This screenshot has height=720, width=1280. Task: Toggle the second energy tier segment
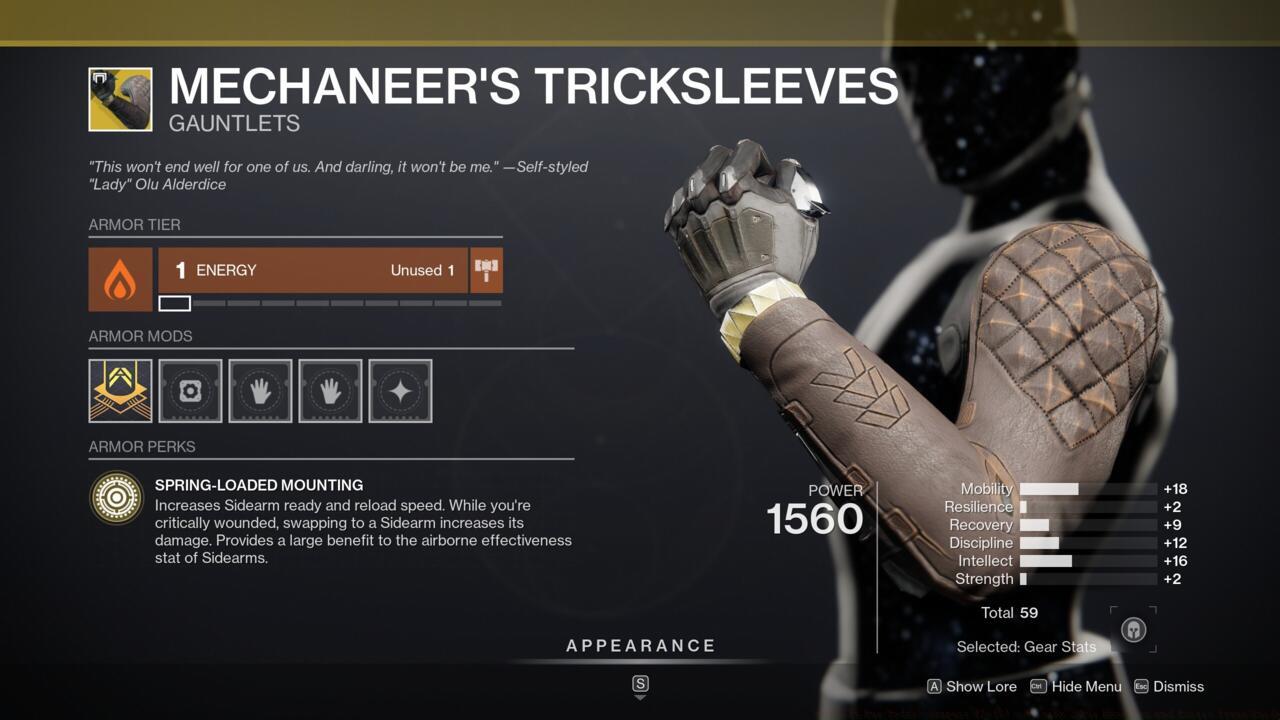pyautogui.click(x=212, y=302)
